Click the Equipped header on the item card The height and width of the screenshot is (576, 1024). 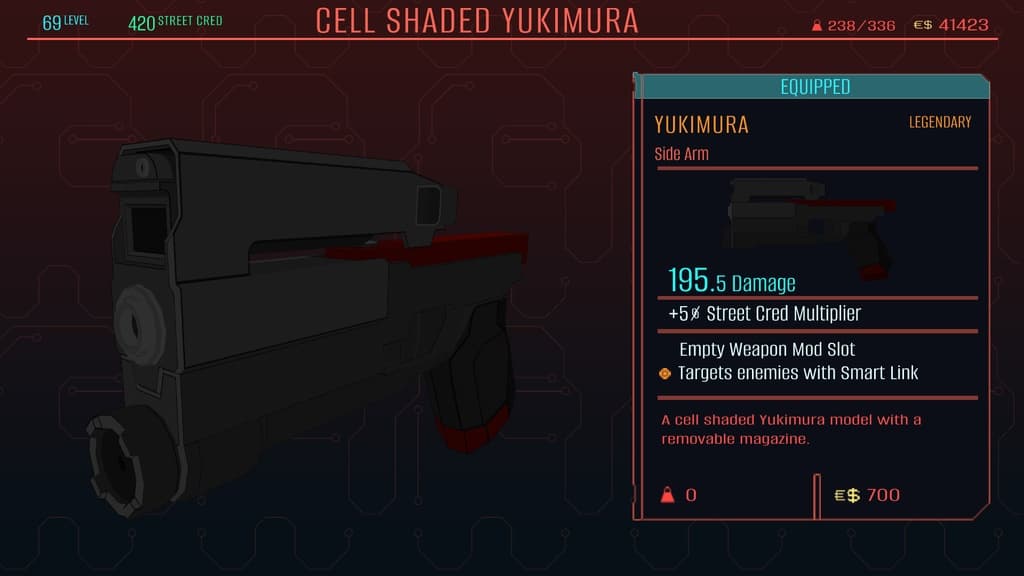(815, 87)
